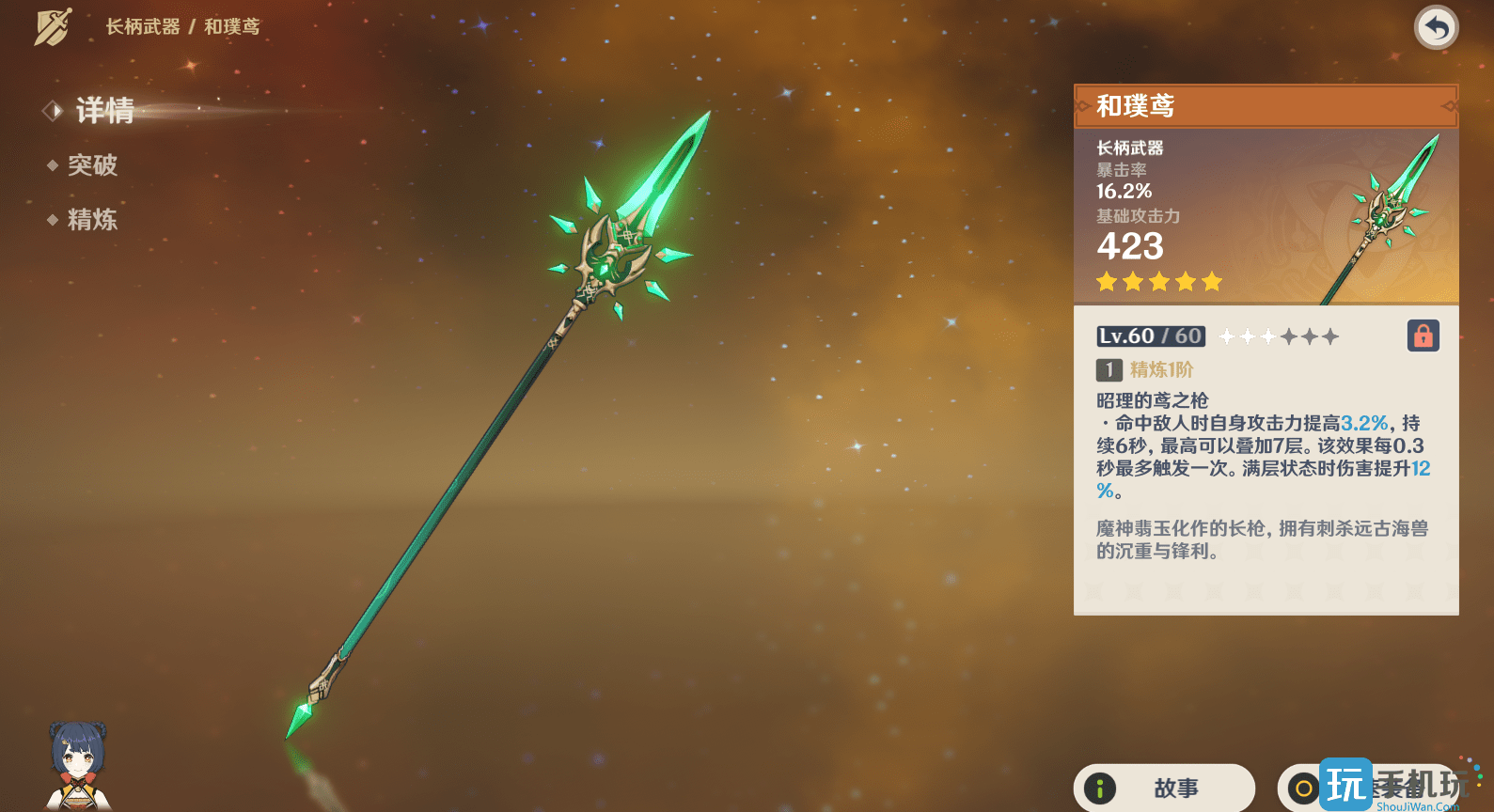
Task: Click the weapon thumbnail in the detail card
Action: (x=1378, y=214)
